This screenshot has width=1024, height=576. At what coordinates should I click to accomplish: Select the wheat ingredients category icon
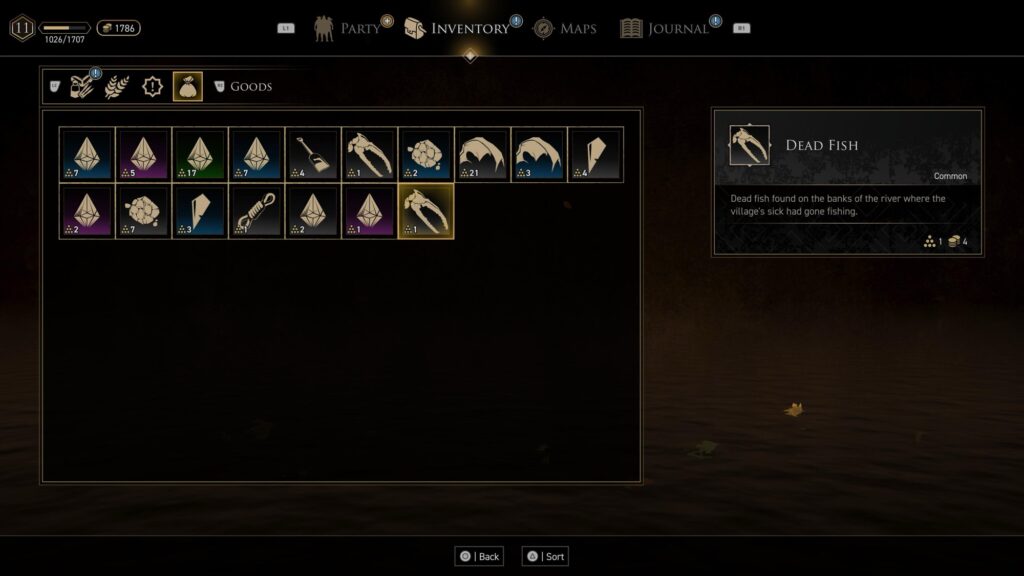pos(117,87)
